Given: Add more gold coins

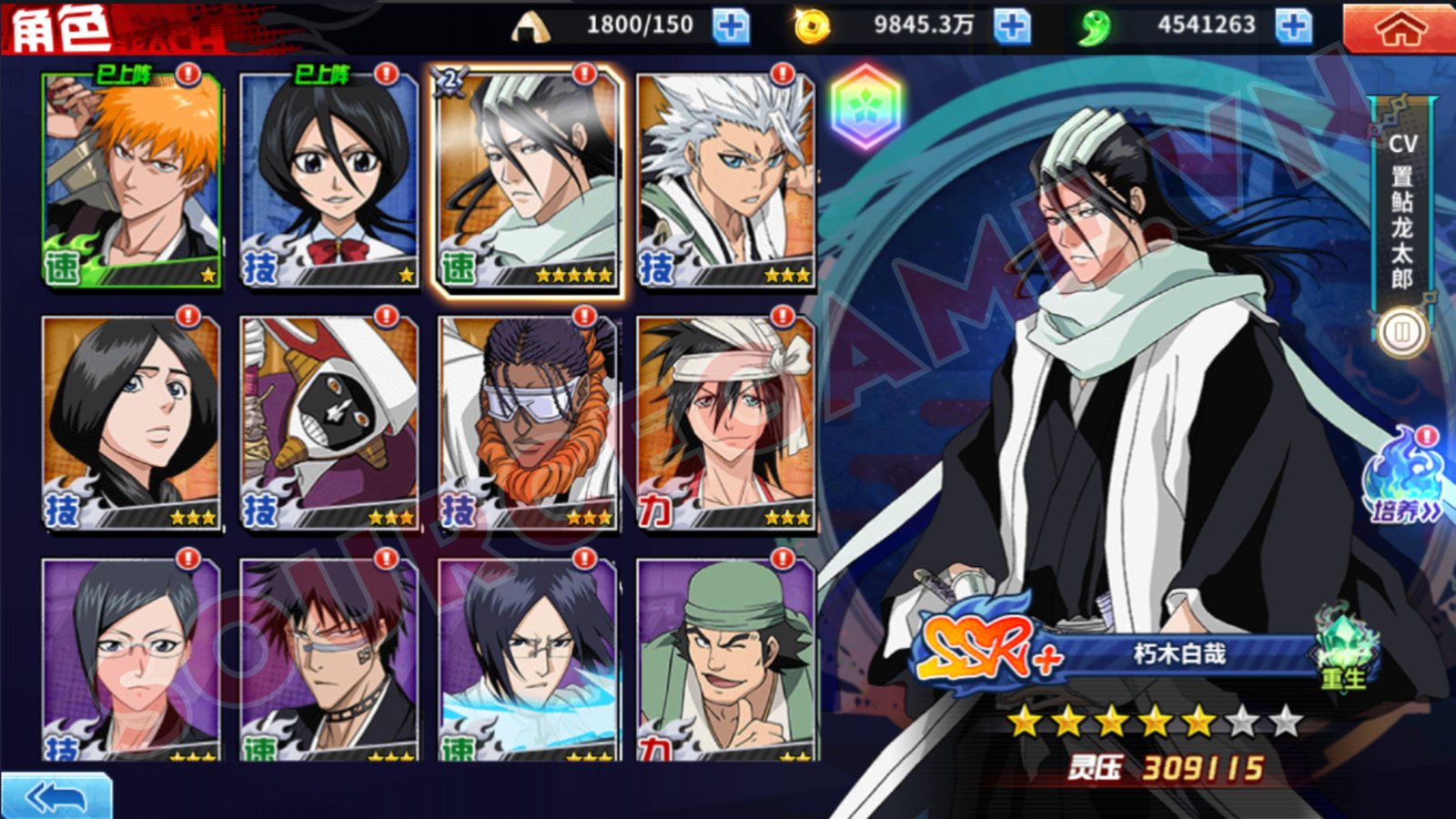Looking at the screenshot, I should coord(1011,26).
